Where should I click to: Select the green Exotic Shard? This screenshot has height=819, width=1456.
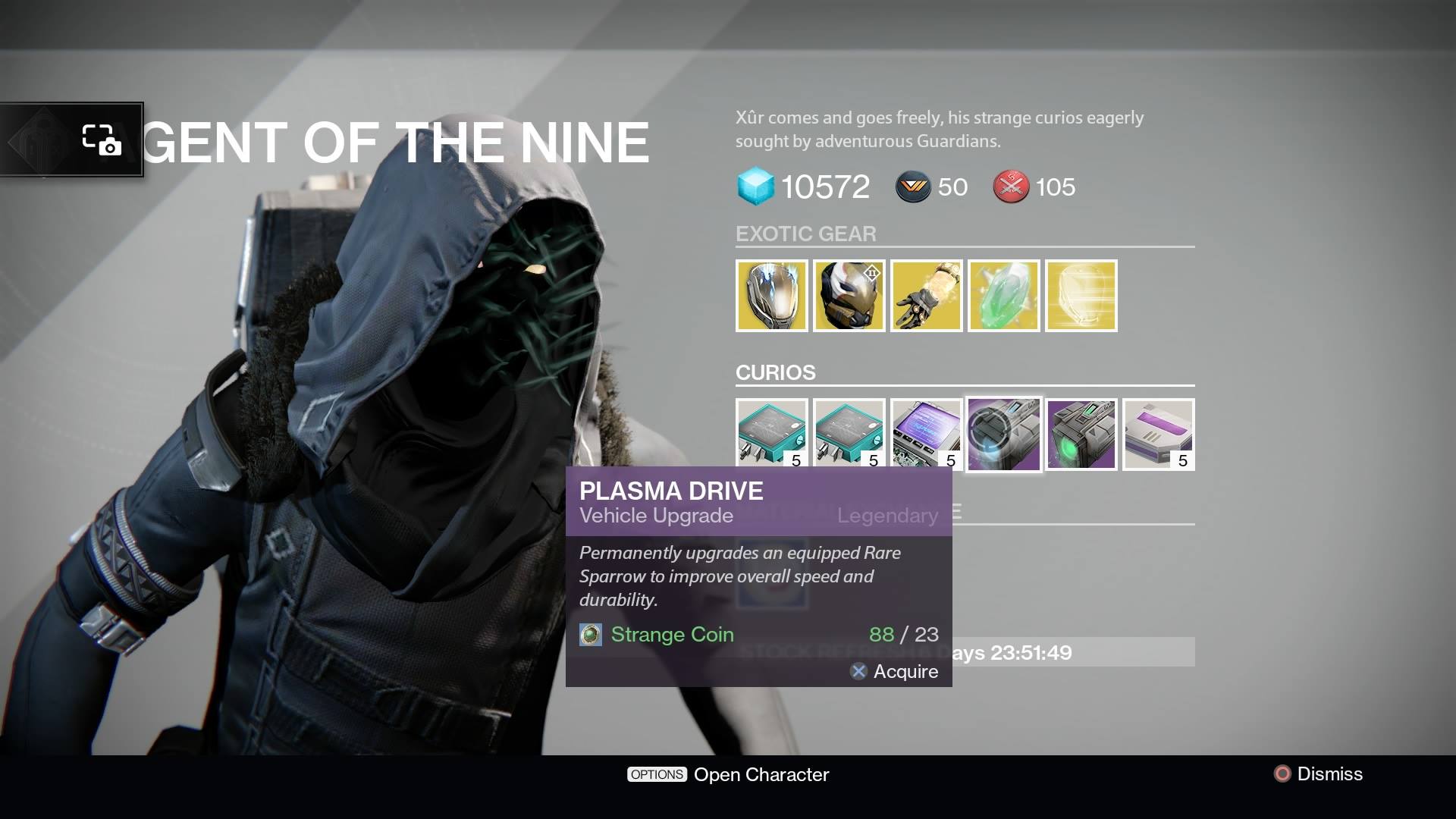click(x=1003, y=296)
